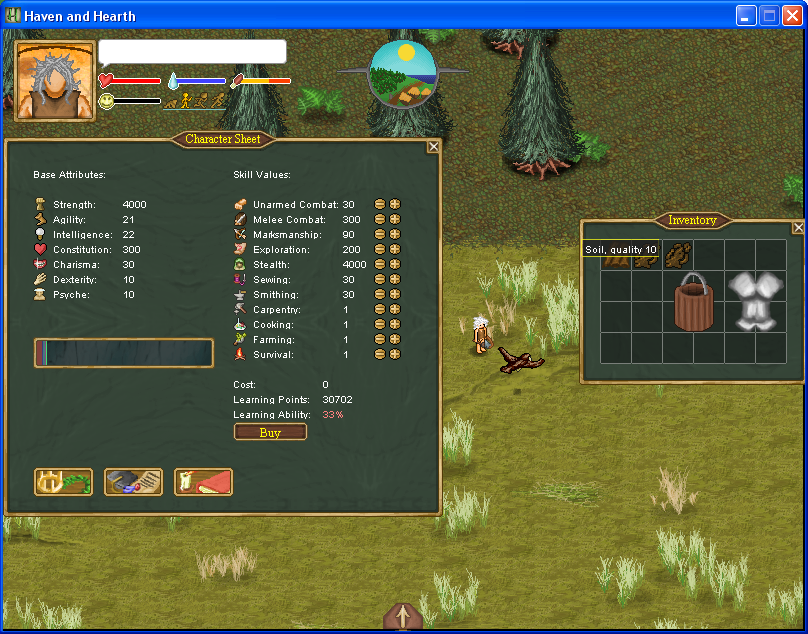Image resolution: width=808 pixels, height=634 pixels.
Task: Open the trident and laurel tab
Action: click(x=63, y=482)
